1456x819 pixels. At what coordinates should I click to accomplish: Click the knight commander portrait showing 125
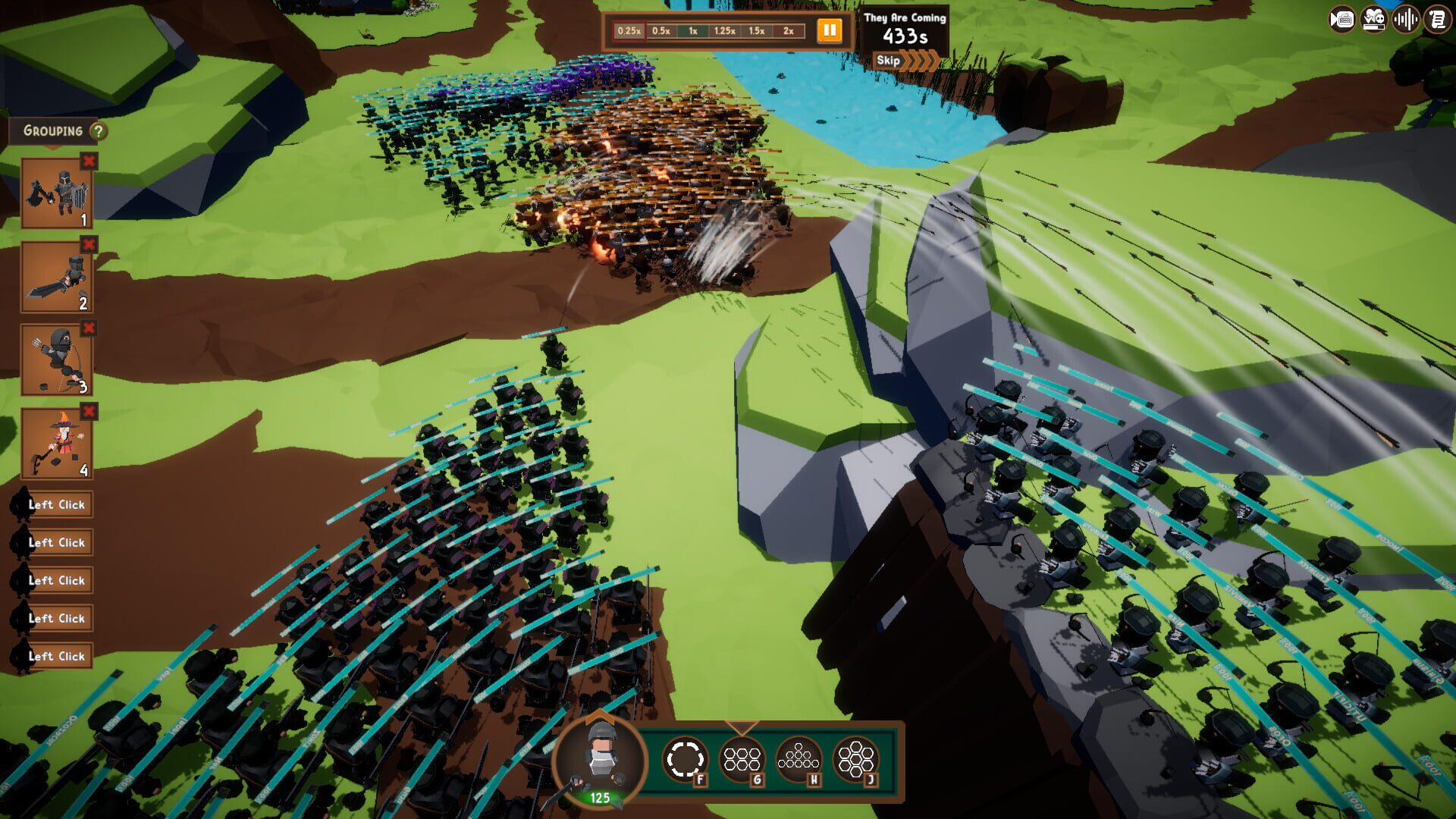[x=598, y=766]
